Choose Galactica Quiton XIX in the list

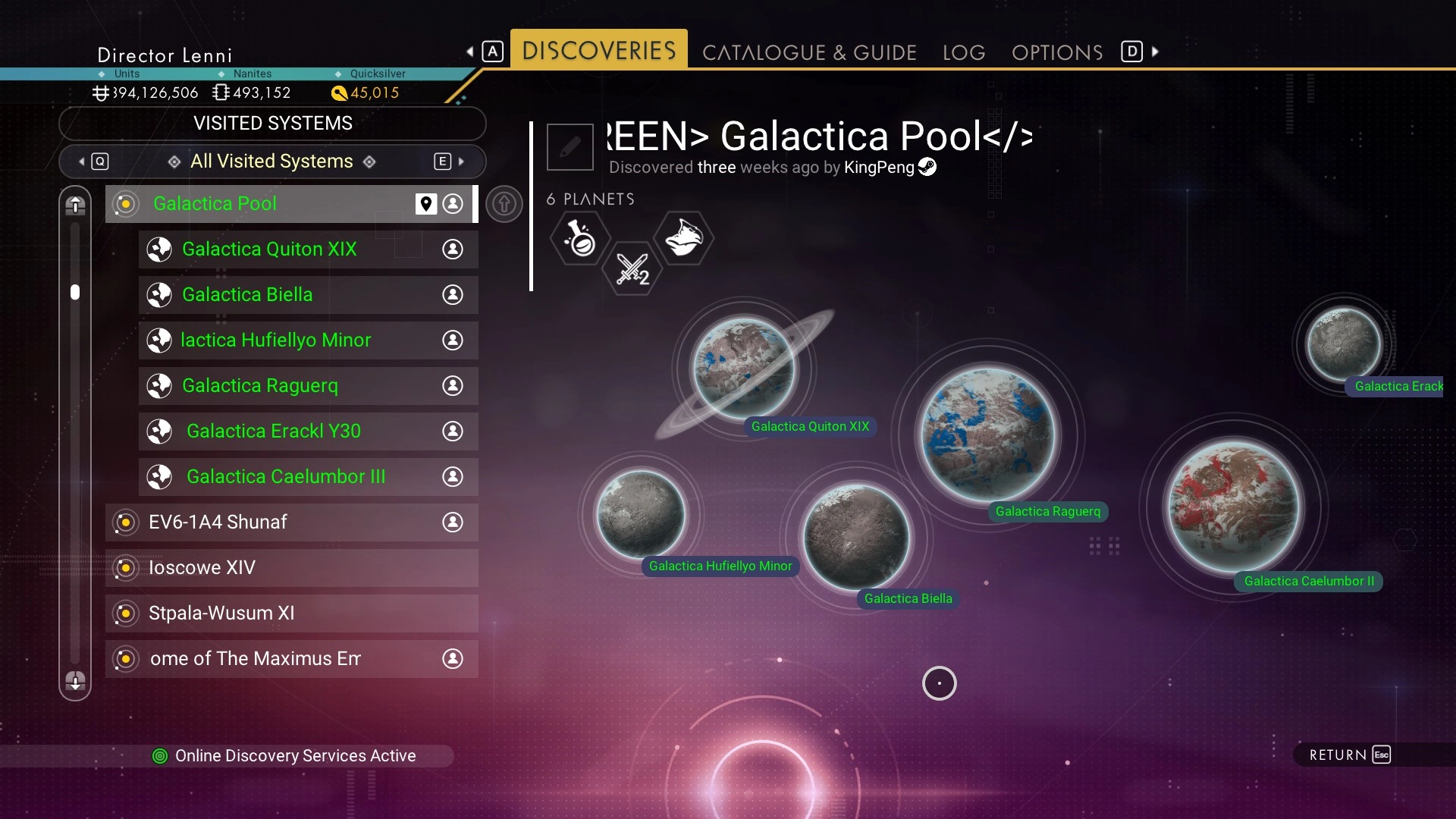(x=288, y=249)
